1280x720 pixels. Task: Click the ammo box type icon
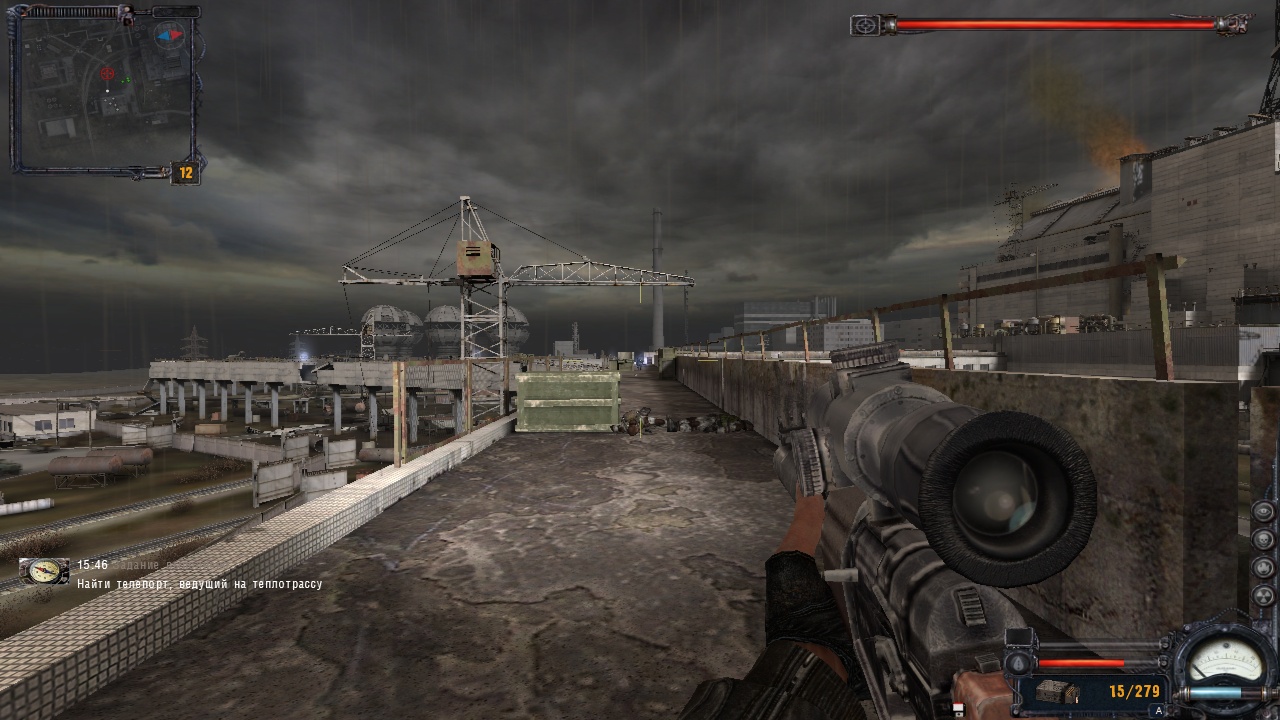pos(1057,691)
